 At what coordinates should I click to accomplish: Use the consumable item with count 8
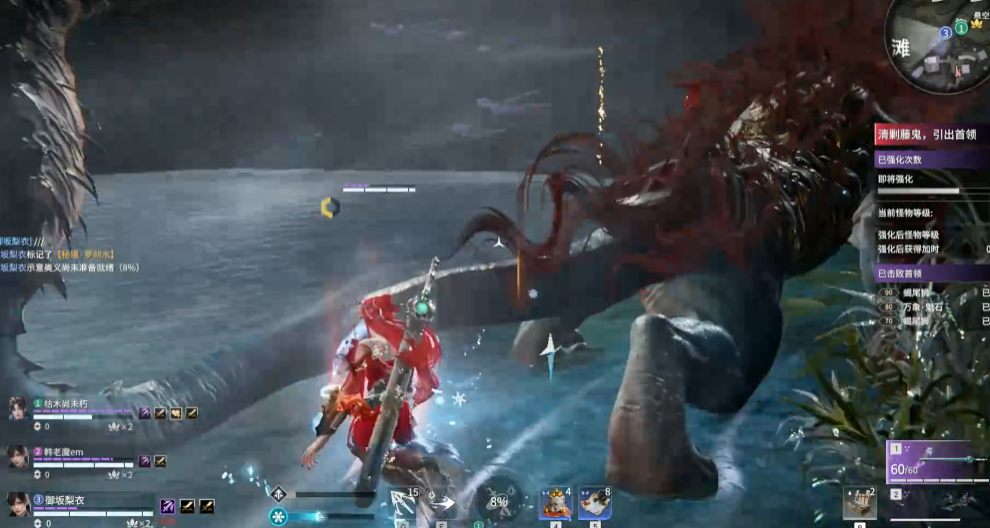(x=595, y=503)
